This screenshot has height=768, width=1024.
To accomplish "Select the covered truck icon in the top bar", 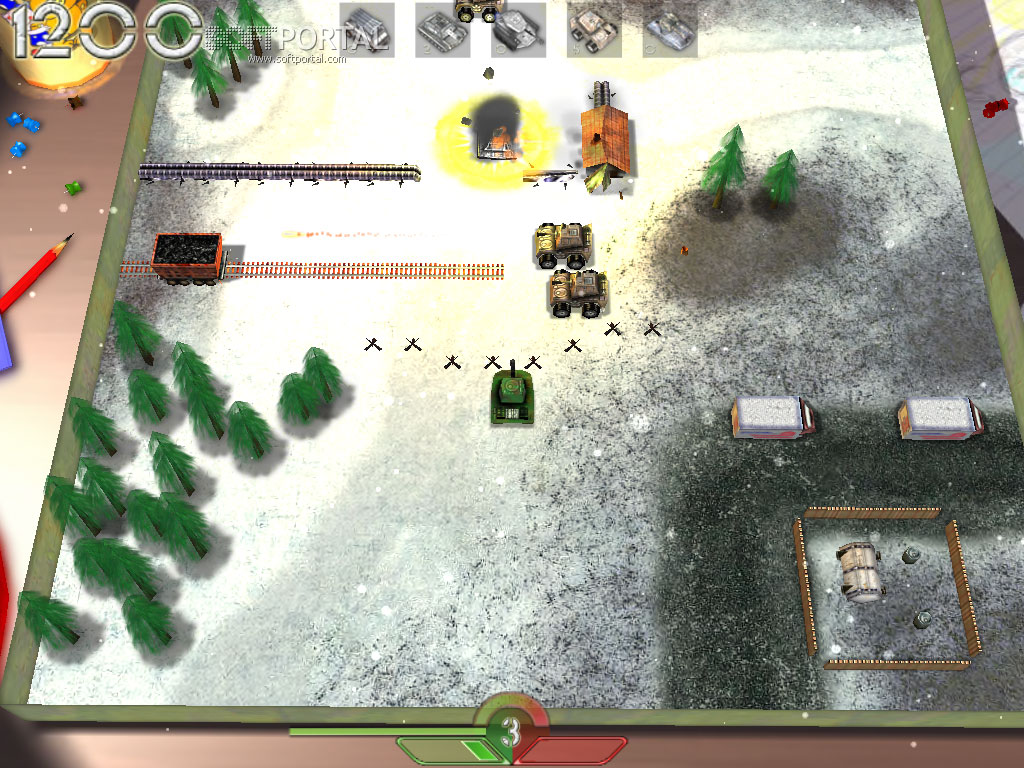I will tap(367, 30).
